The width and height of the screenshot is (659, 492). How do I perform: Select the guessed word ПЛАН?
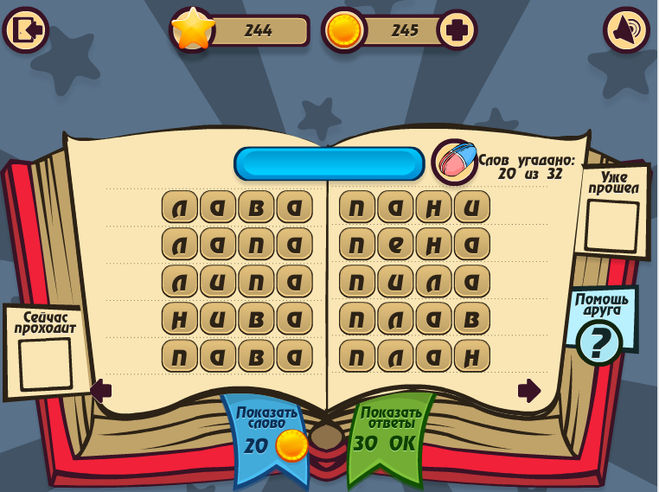tap(414, 355)
